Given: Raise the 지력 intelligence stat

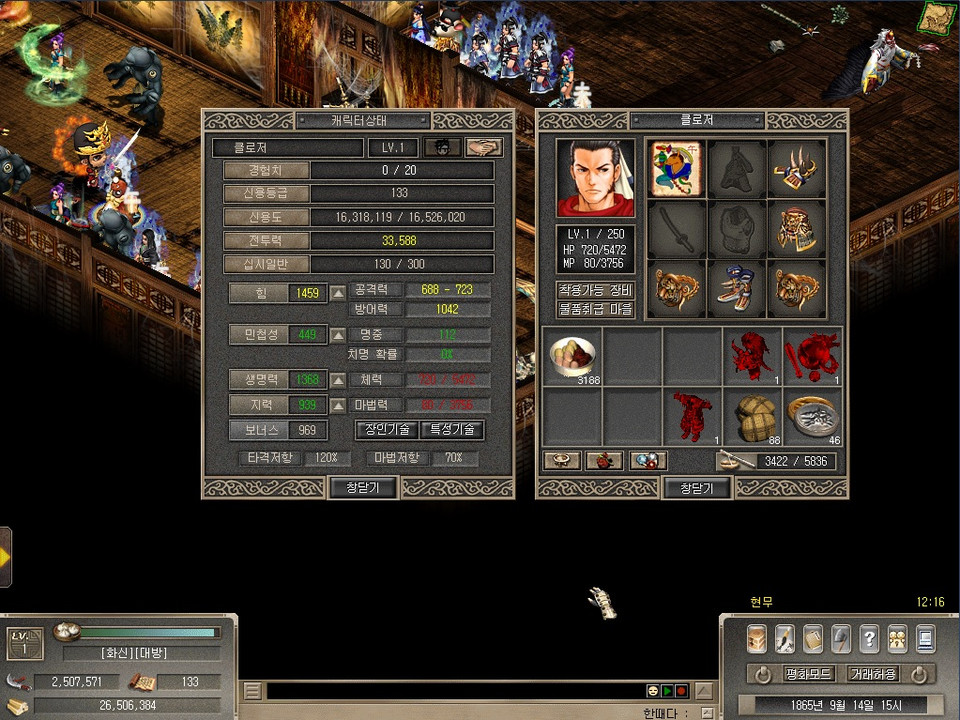Looking at the screenshot, I should point(338,405).
